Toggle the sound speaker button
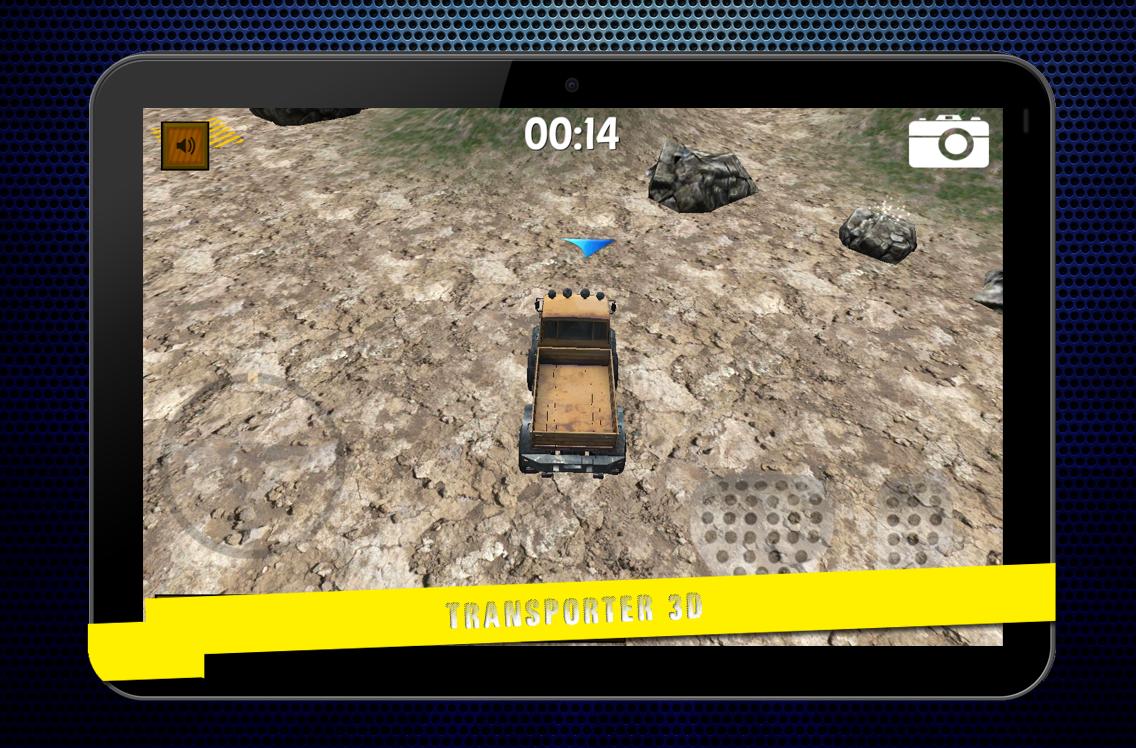Viewport: 1136px width, 748px height. pyautogui.click(x=185, y=146)
